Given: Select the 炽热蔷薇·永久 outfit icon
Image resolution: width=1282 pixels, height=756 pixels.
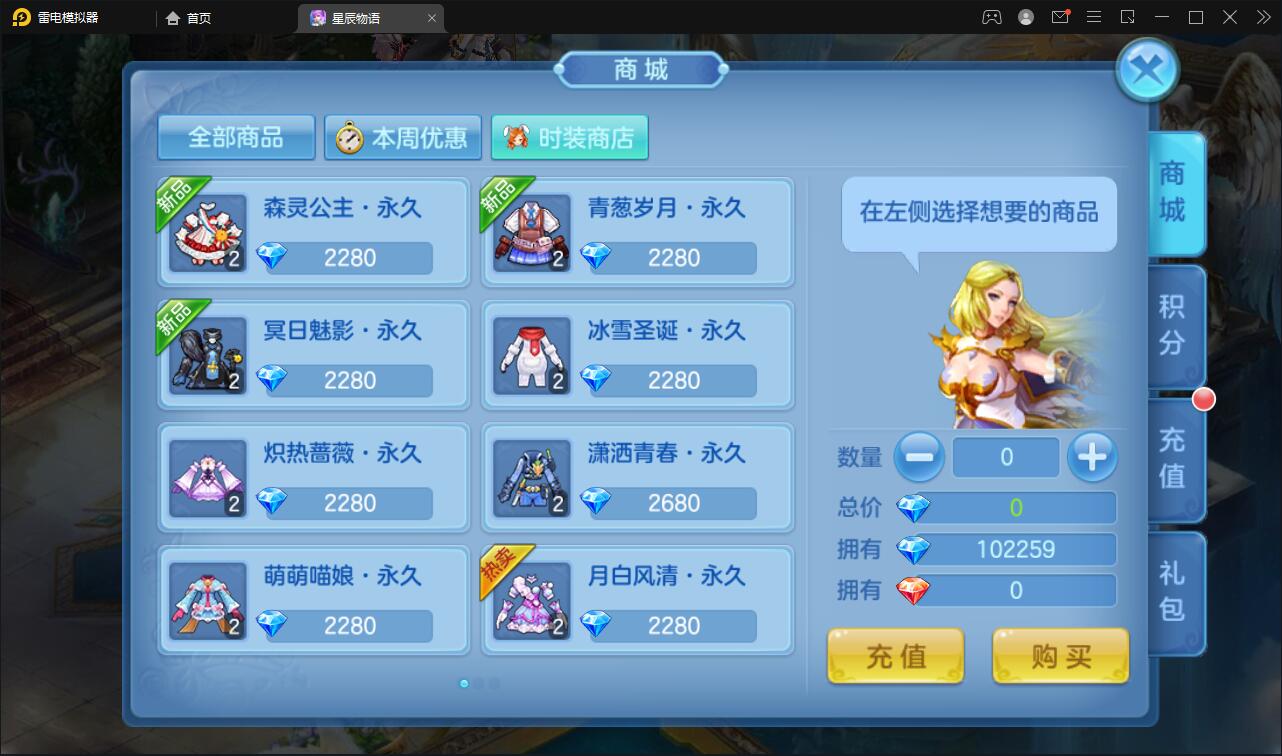Looking at the screenshot, I should pyautogui.click(x=207, y=478).
